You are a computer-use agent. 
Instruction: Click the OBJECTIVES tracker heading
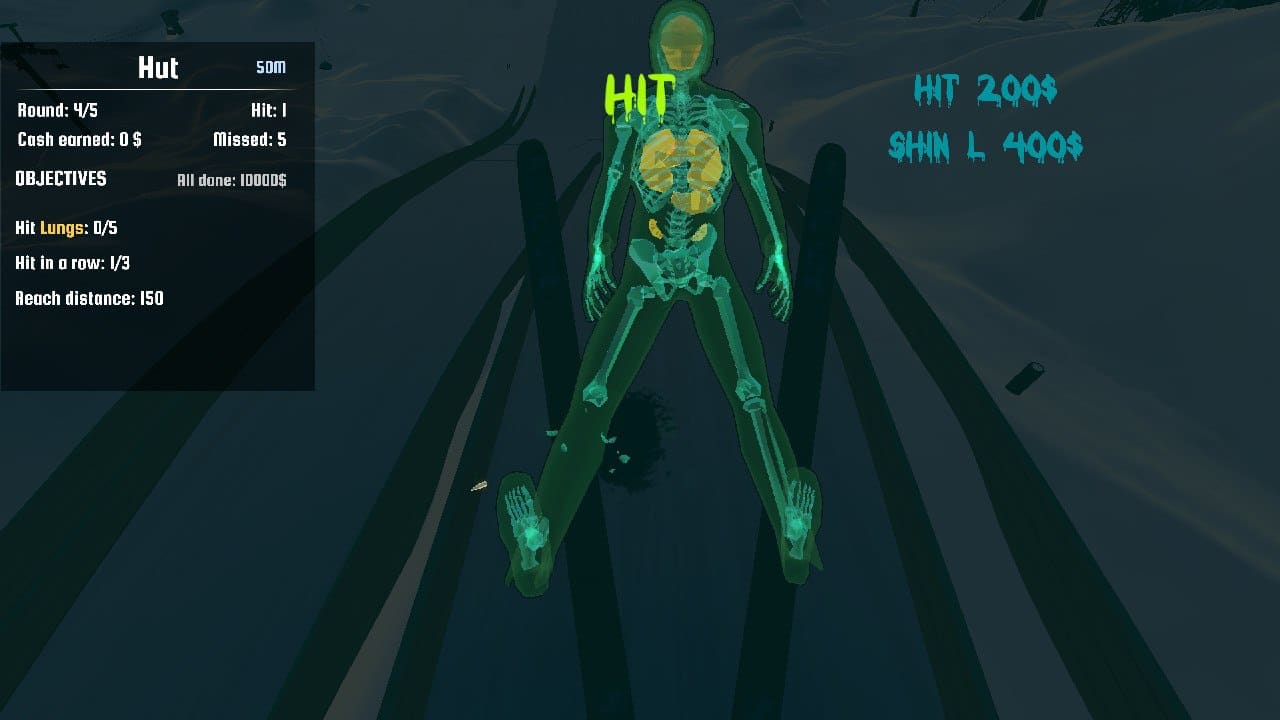[61, 178]
